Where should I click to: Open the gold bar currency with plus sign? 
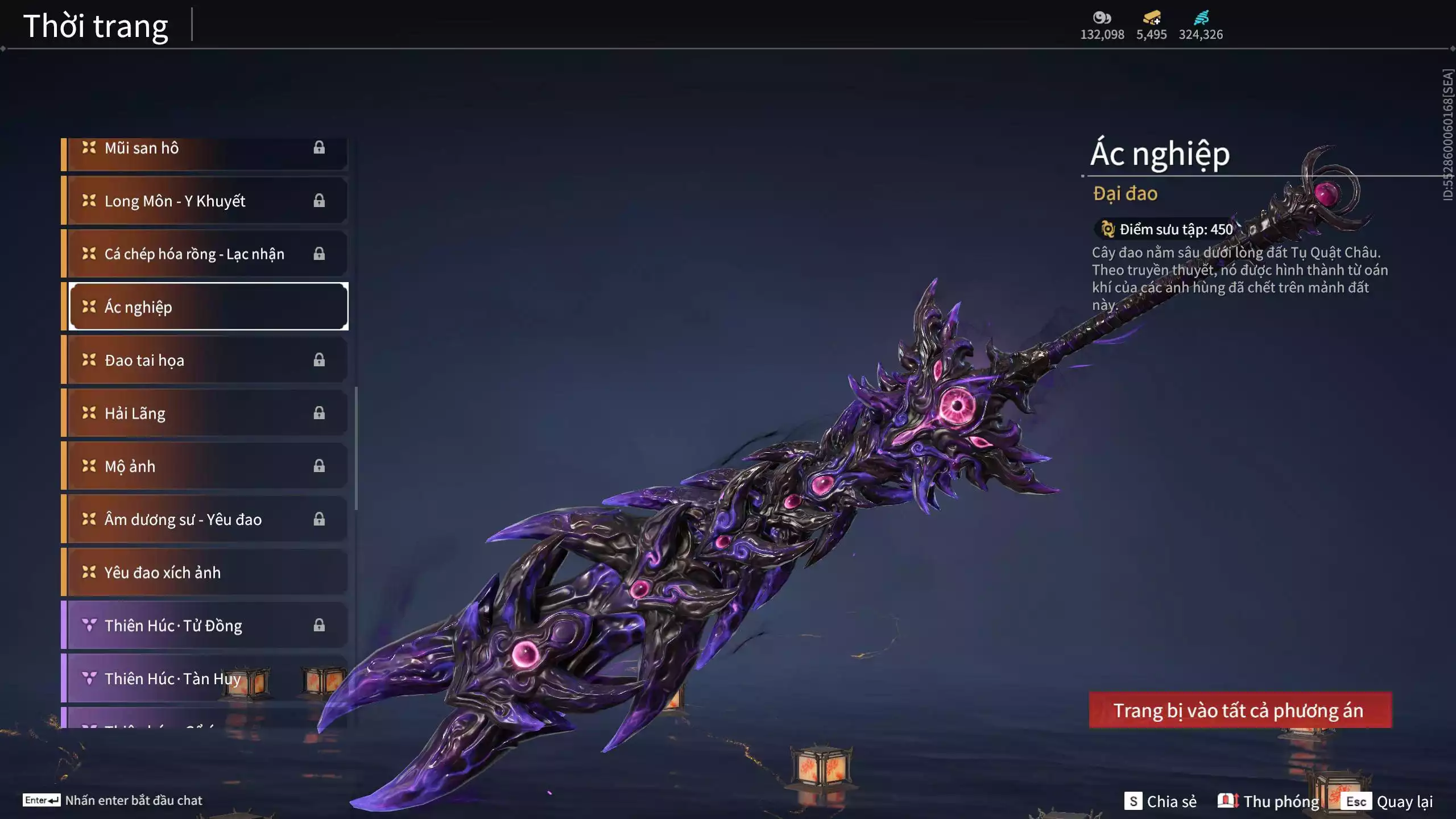coord(1152,18)
